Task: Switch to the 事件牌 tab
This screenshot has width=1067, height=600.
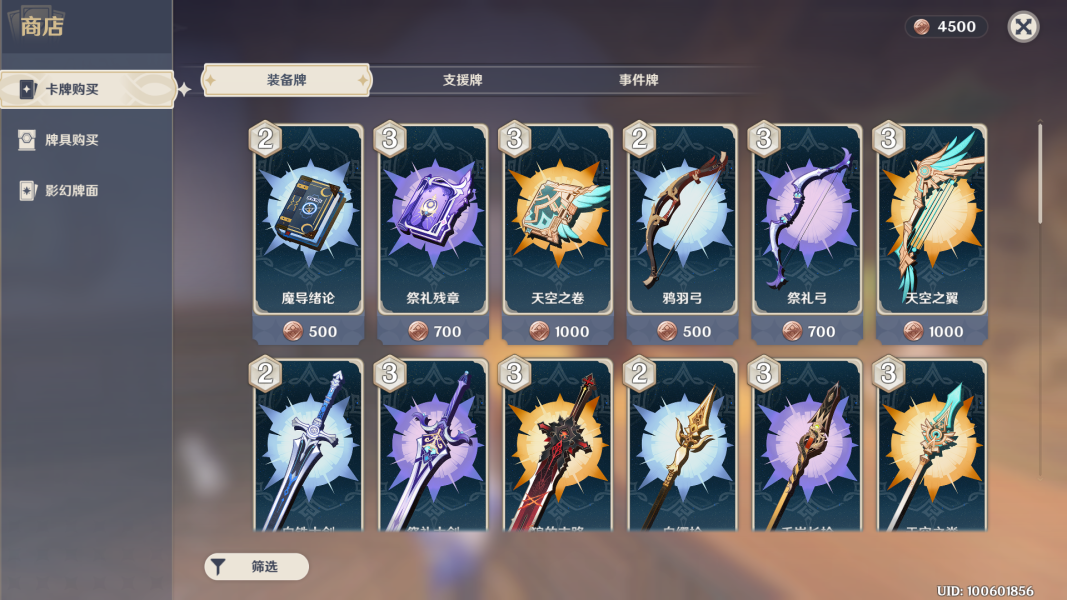Action: [638, 80]
